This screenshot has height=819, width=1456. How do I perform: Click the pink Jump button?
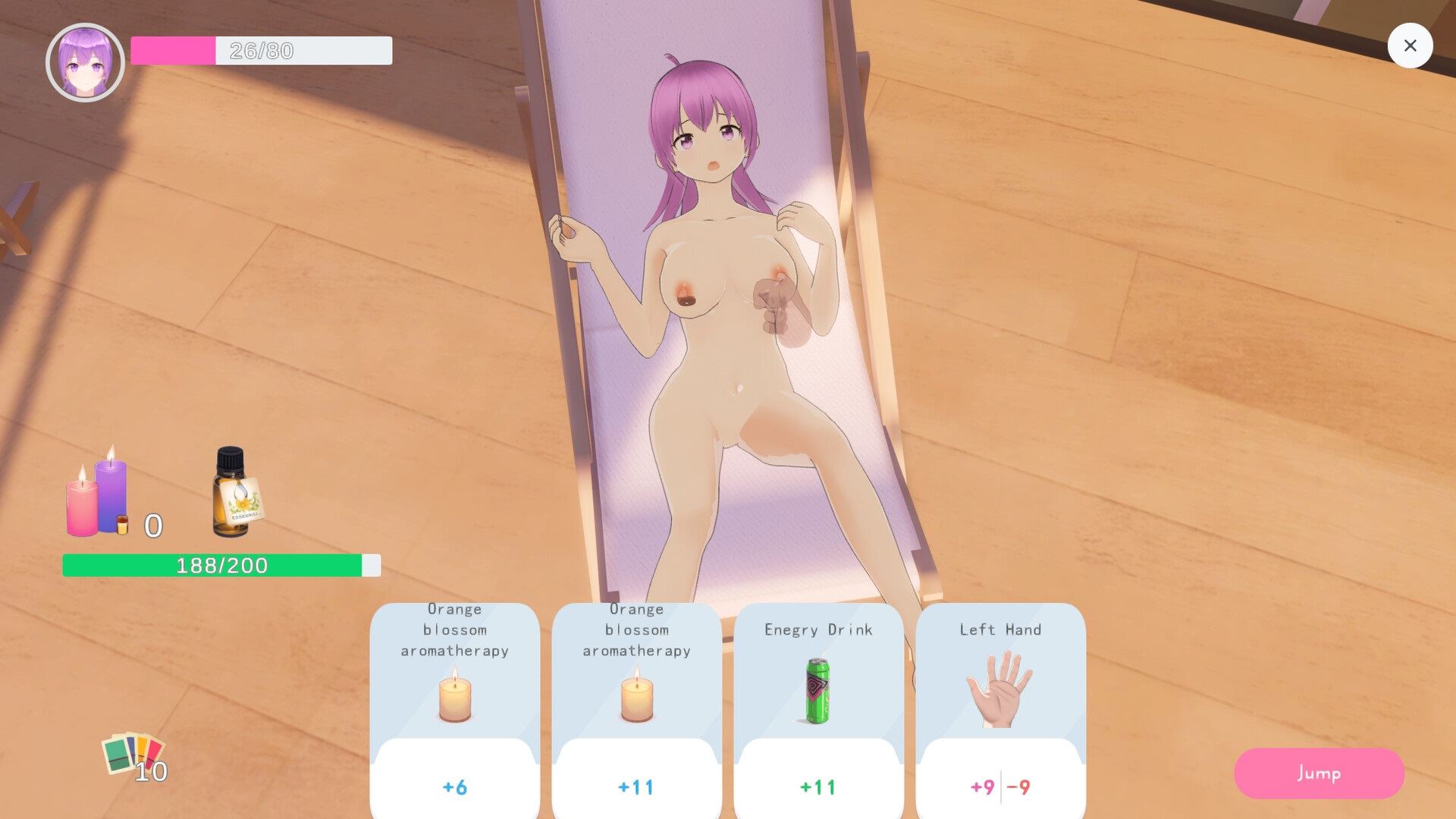[1319, 773]
